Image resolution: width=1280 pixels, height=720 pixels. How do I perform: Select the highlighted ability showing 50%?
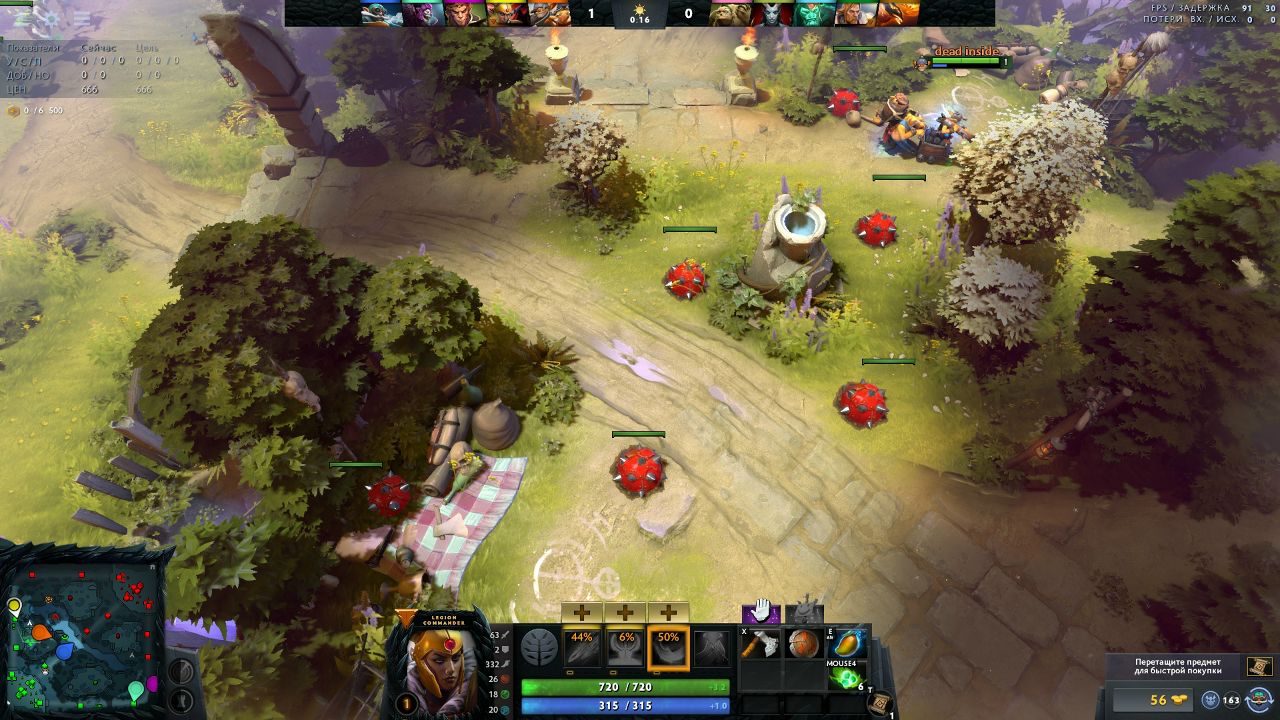pos(668,647)
